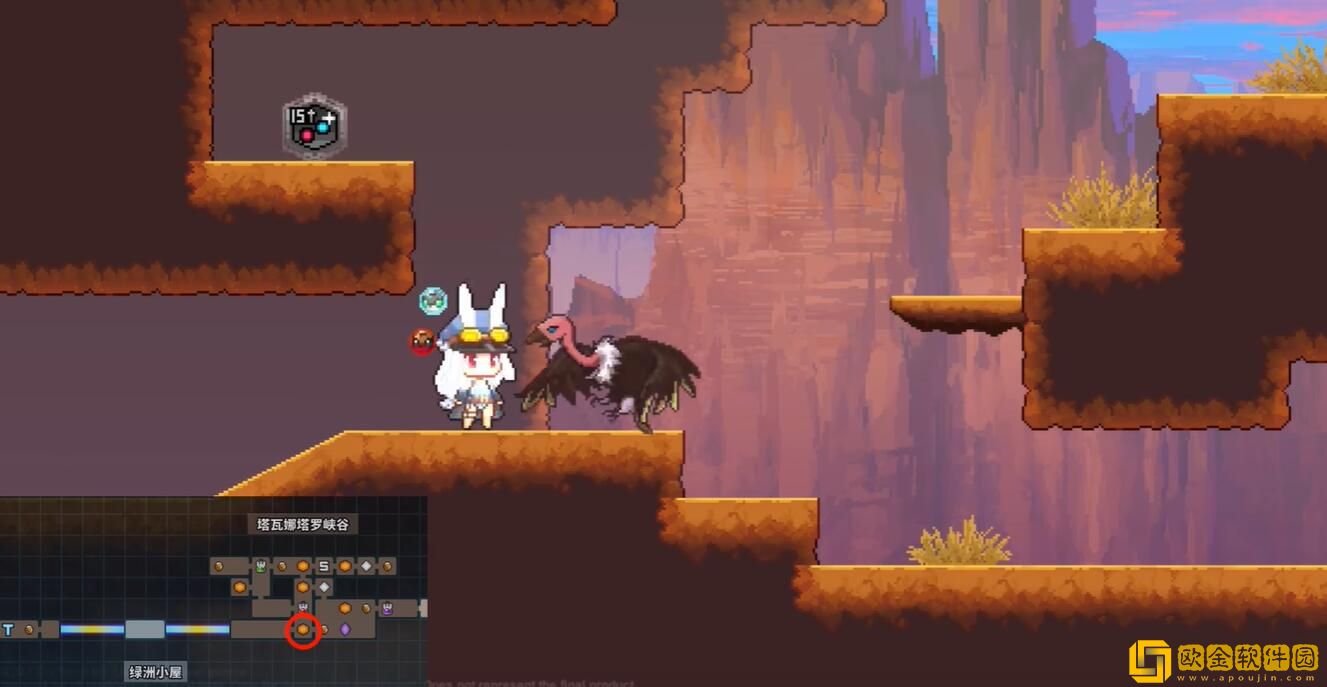This screenshot has width=1327, height=687.
Task: Click the purple diamond marker on the minimap
Action: click(345, 630)
